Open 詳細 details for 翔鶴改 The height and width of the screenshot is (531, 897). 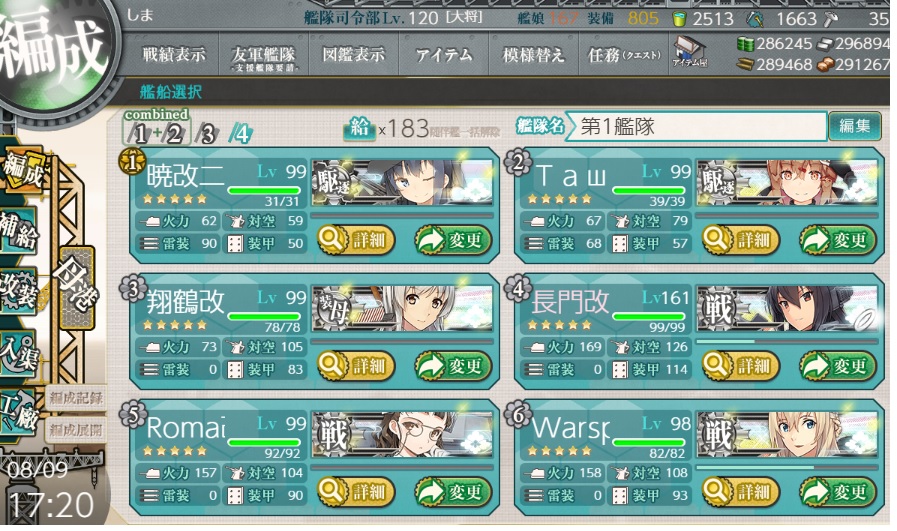[x=356, y=366]
